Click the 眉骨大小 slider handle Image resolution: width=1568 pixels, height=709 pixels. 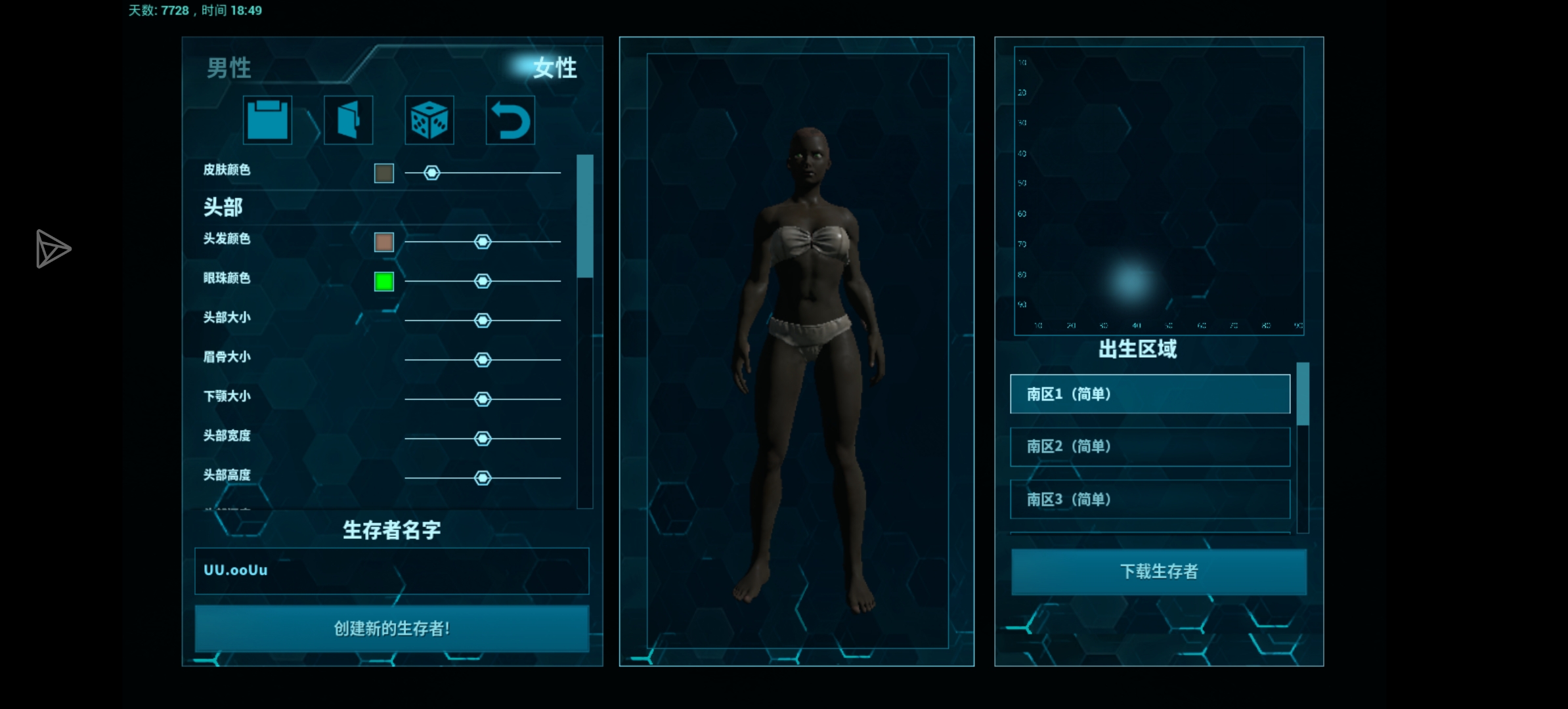click(x=483, y=360)
